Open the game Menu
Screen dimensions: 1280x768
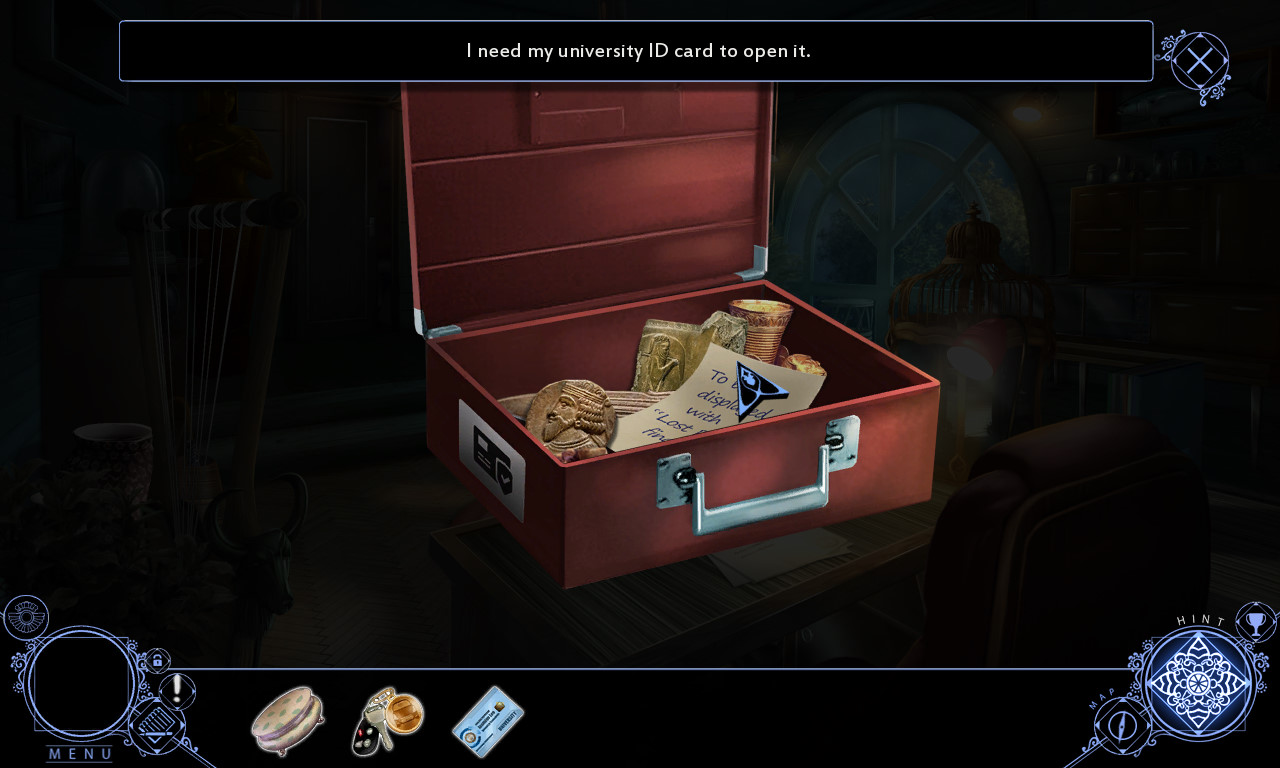point(82,684)
